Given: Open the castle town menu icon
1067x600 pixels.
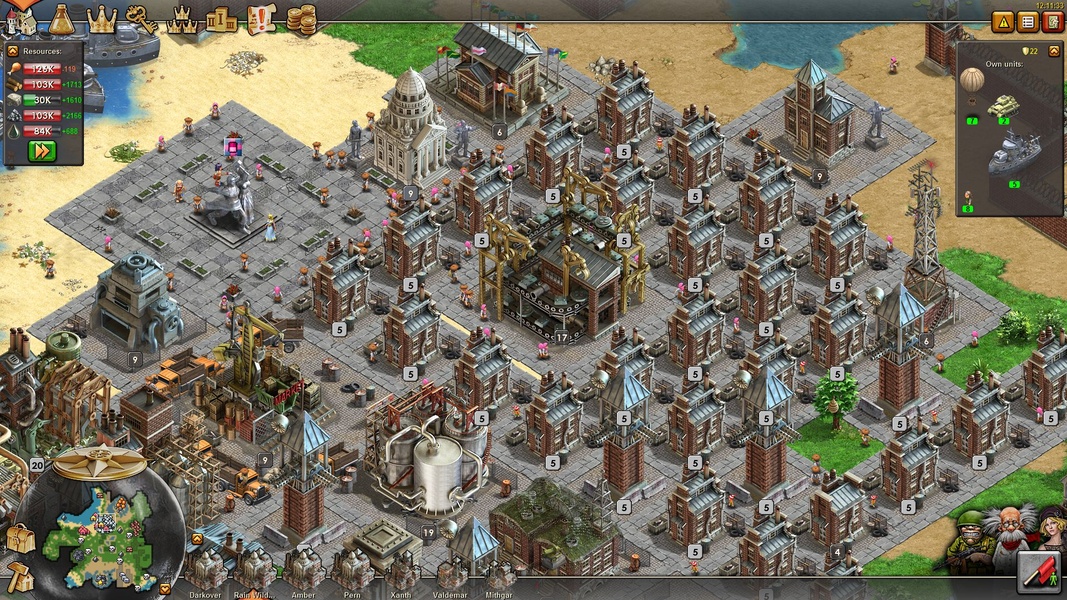Looking at the screenshot, I should (x=21, y=18).
